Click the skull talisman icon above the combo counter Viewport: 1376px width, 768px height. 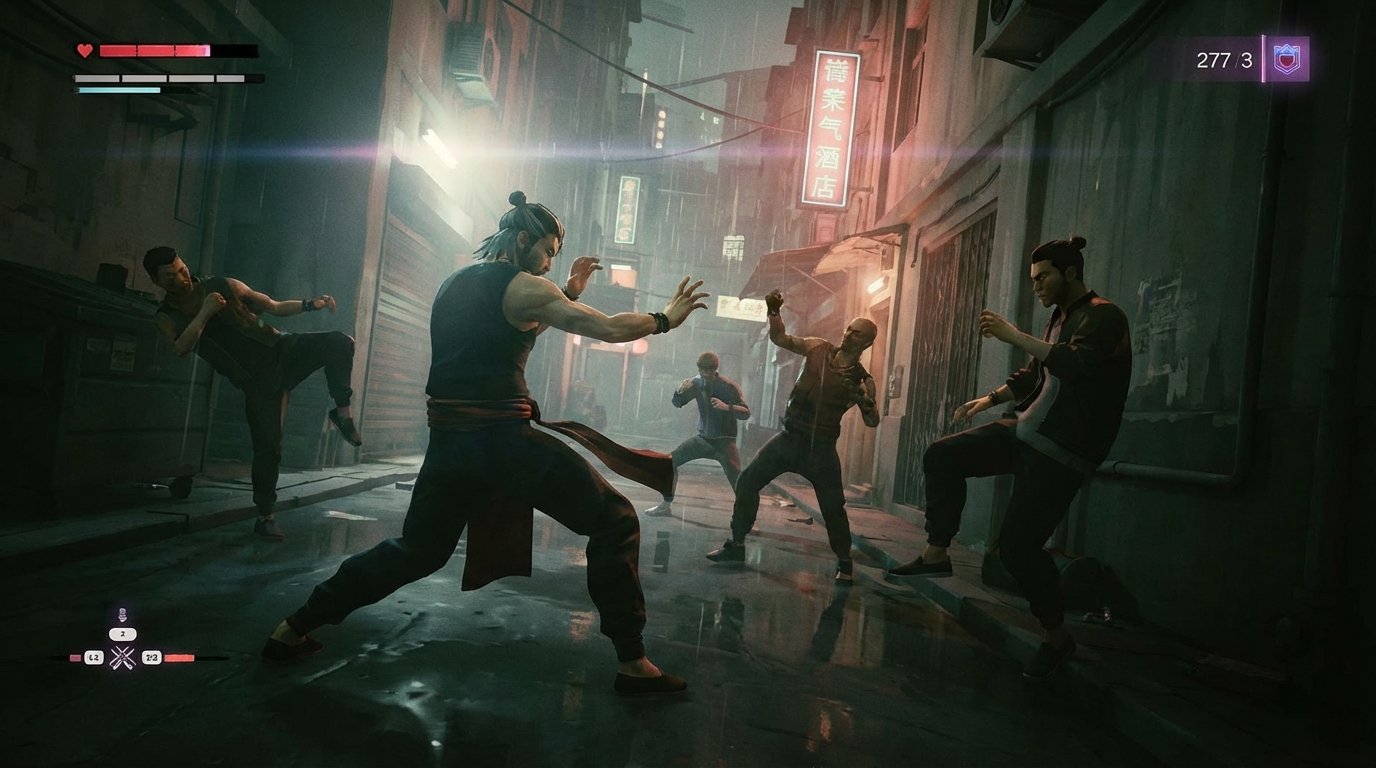(123, 614)
